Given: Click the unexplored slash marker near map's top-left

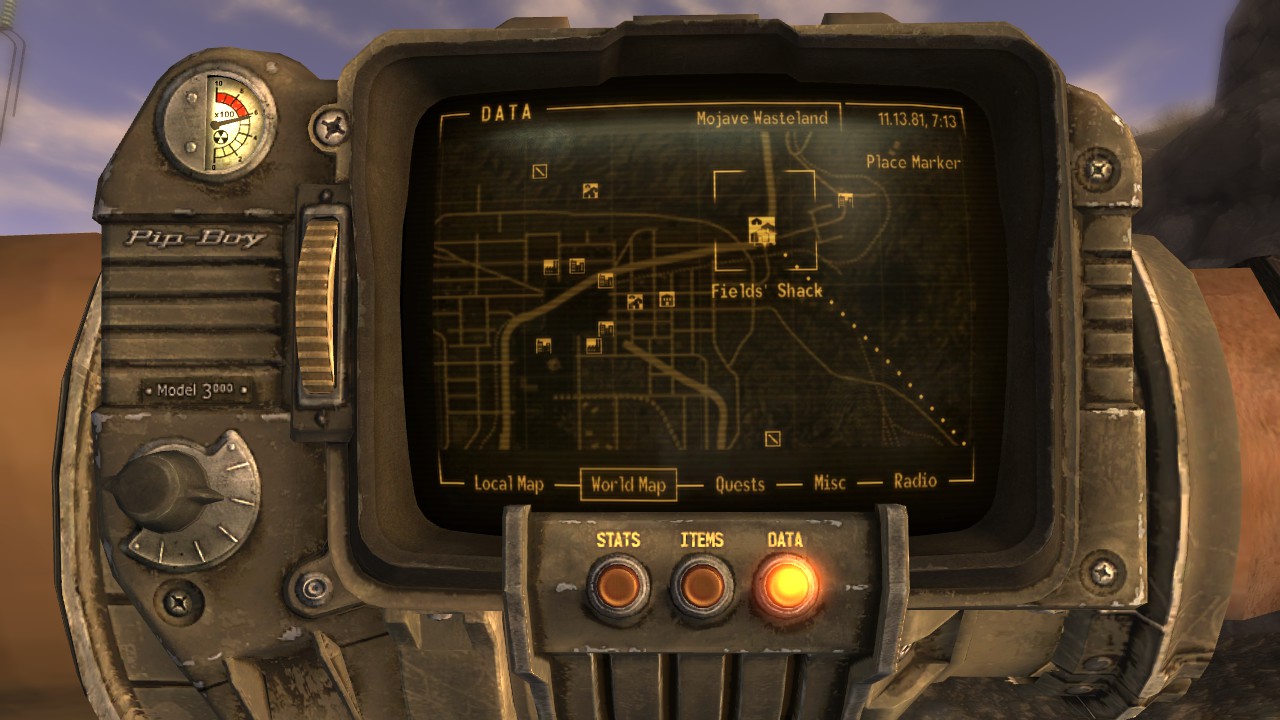Looking at the screenshot, I should point(539,171).
